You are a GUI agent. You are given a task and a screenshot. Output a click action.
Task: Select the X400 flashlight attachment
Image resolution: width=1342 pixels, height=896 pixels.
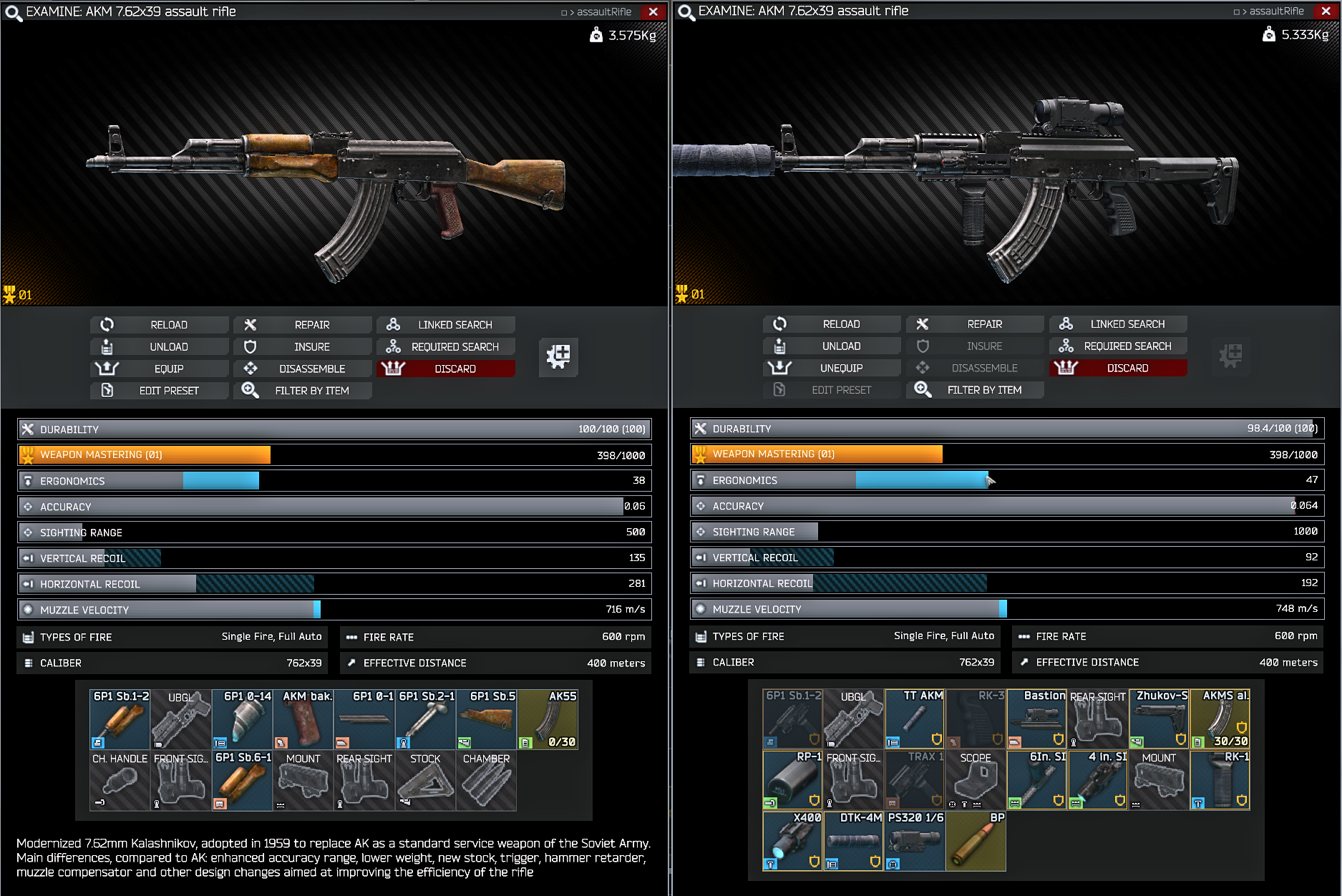point(792,841)
